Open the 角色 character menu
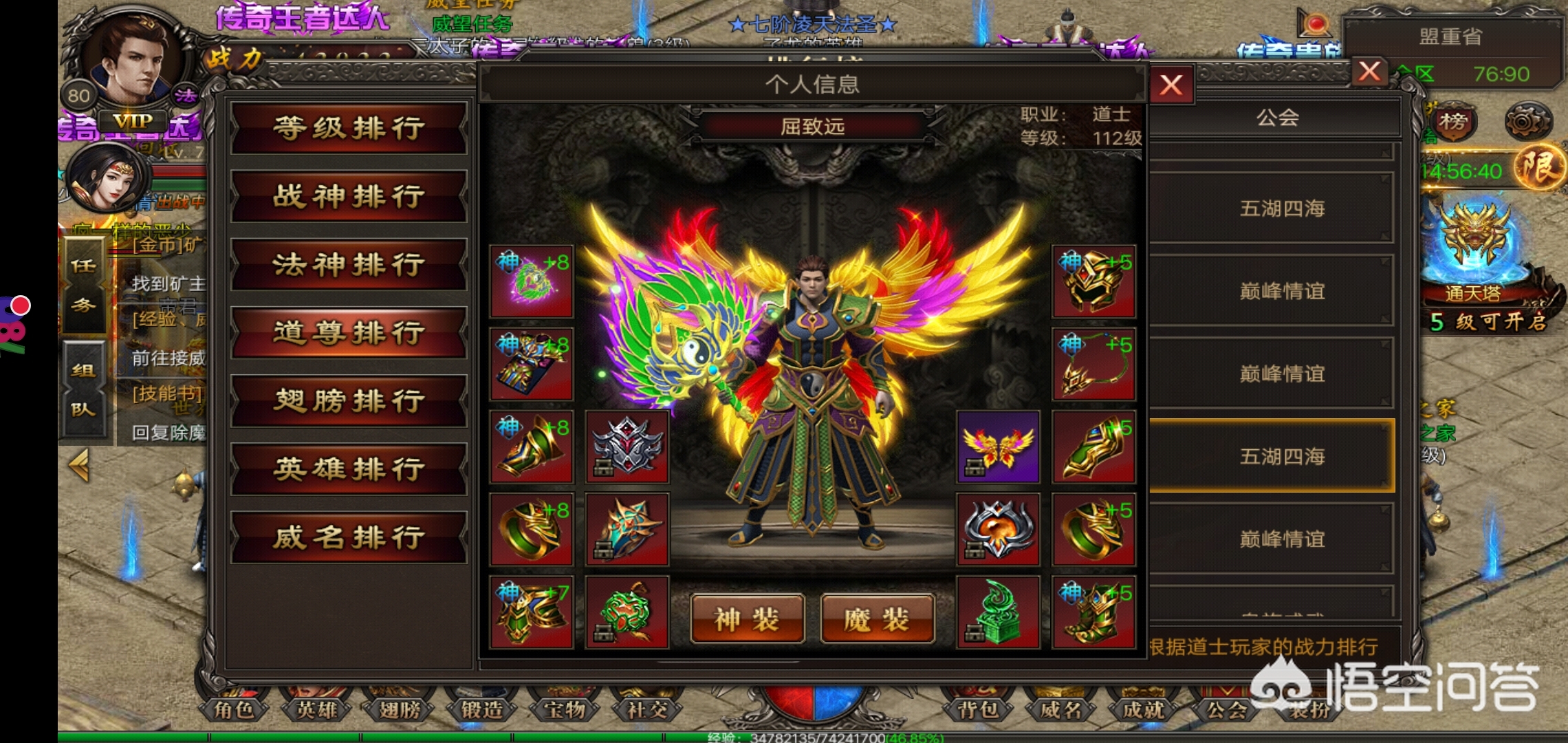 [235, 709]
